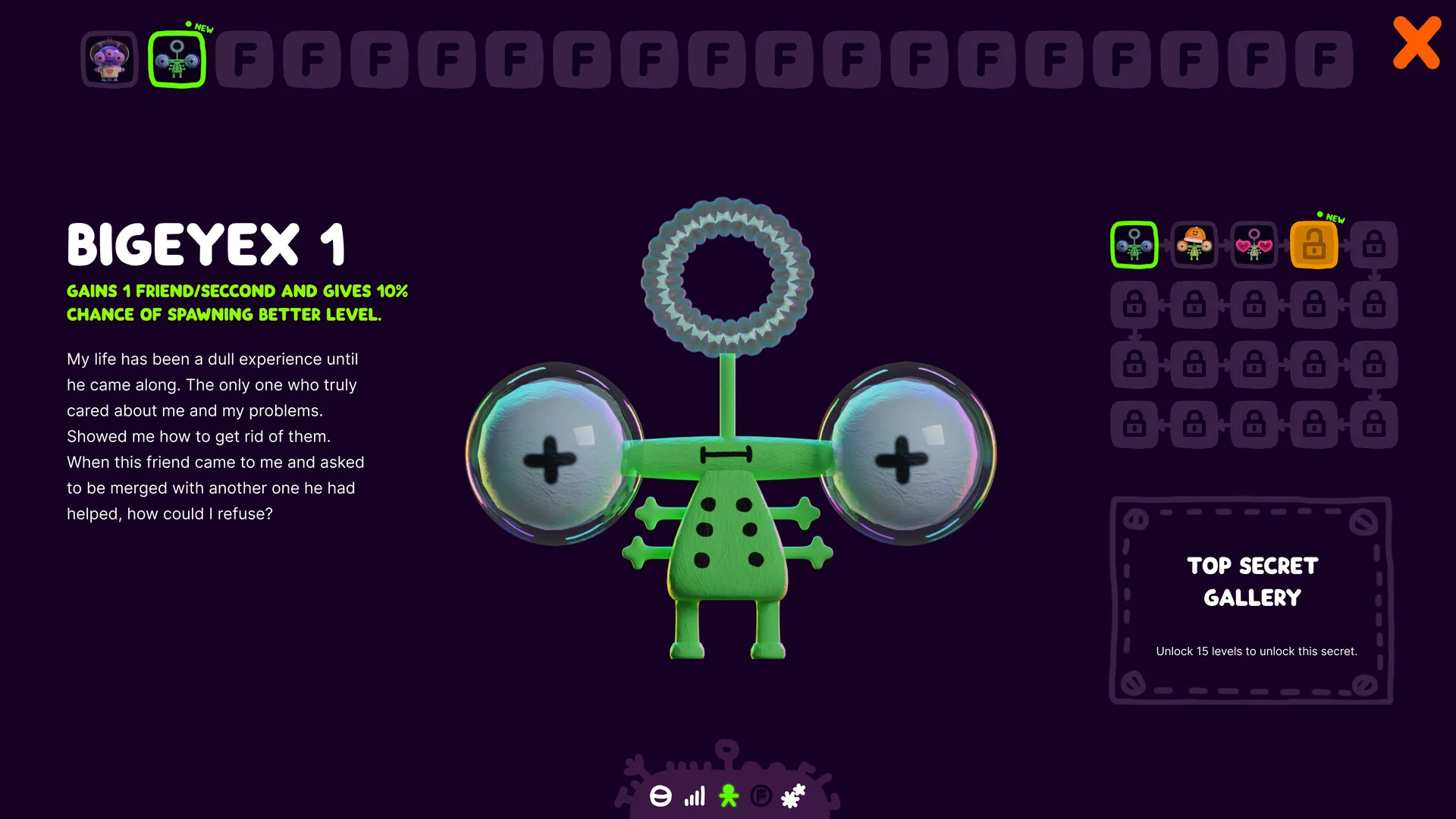Close the friend gallery with the orange X
Viewport: 1456px width, 819px height.
[1416, 43]
